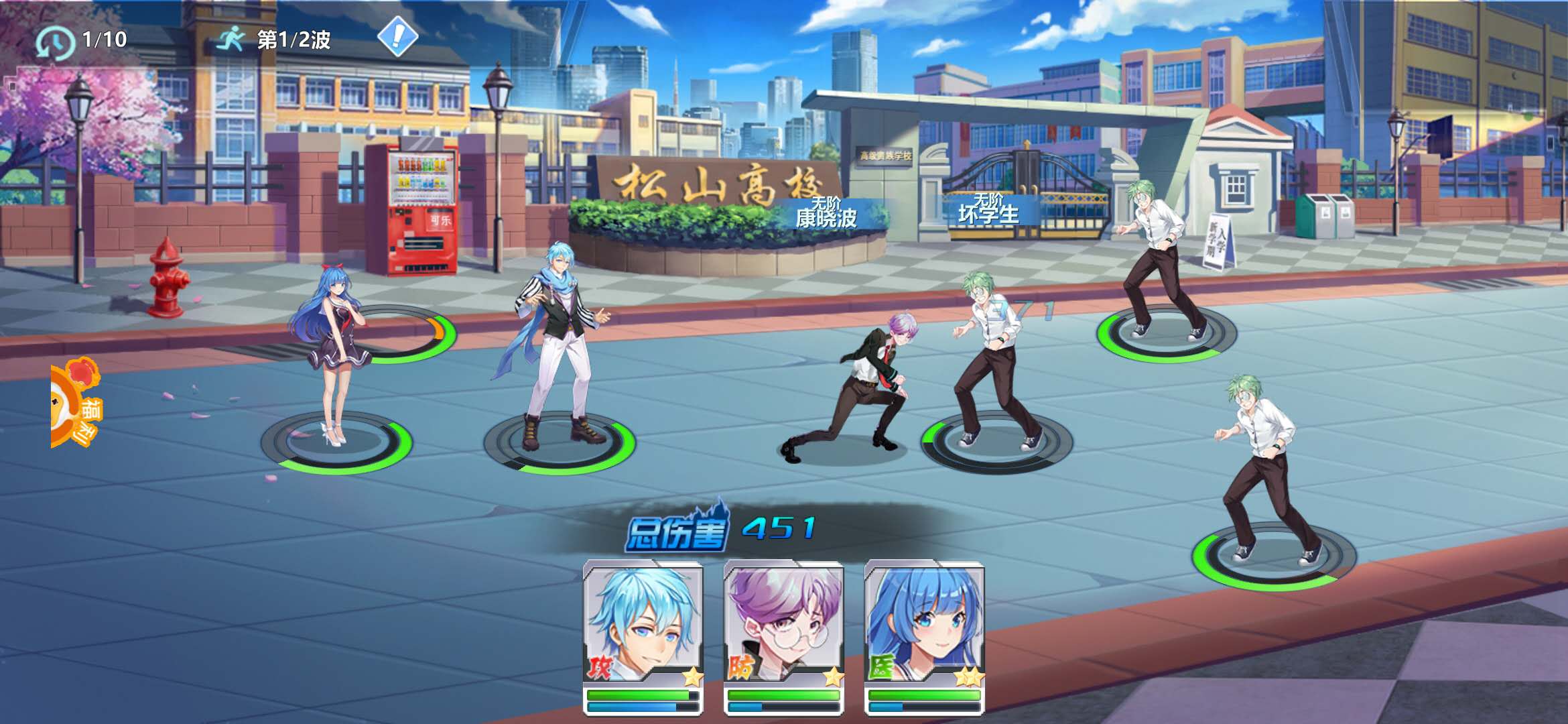1568x724 pixels.
Task: Open the orange 福利 welfare side icon
Action: [x=76, y=404]
